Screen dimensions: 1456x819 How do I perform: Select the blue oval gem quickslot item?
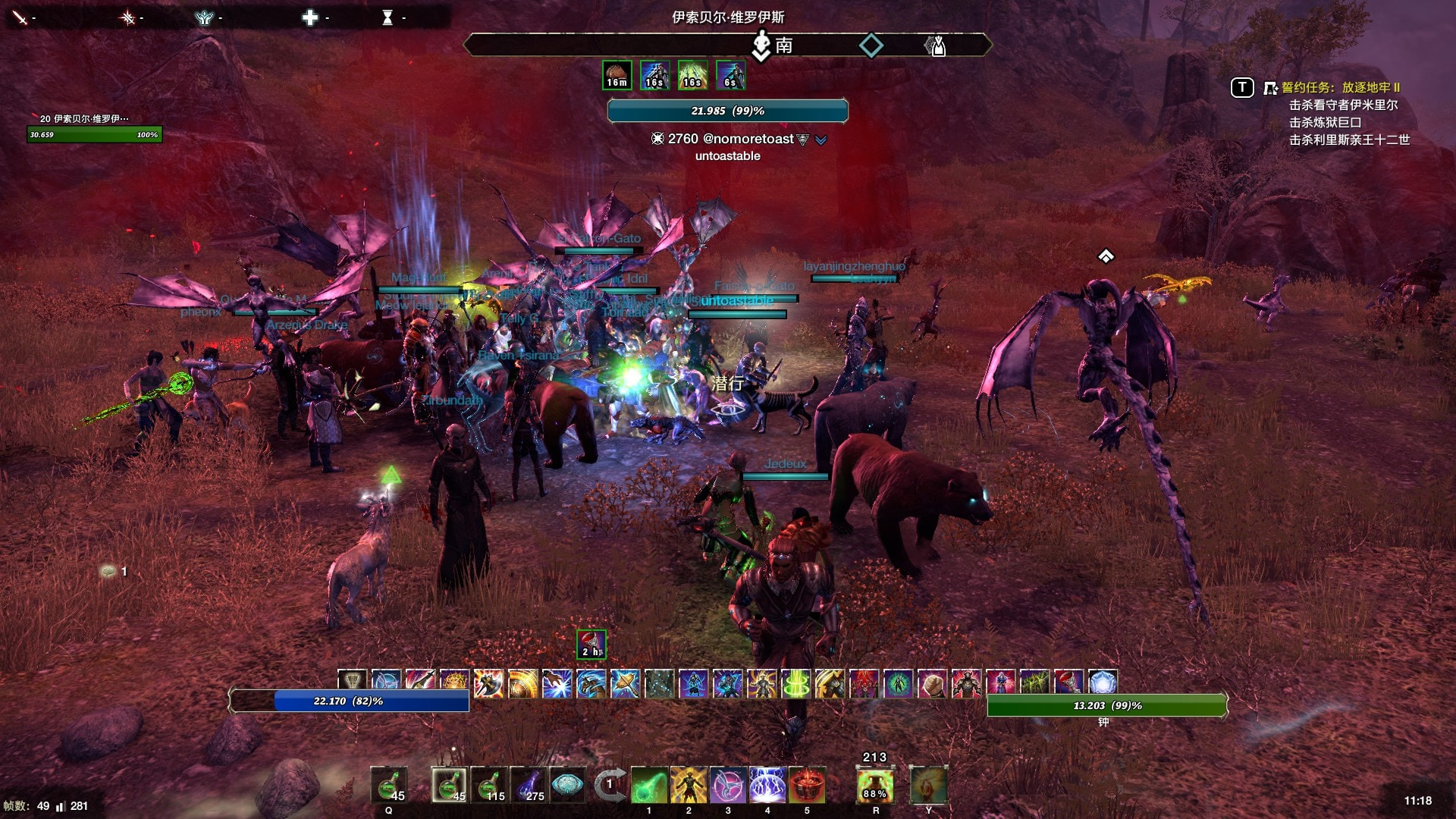(x=567, y=785)
